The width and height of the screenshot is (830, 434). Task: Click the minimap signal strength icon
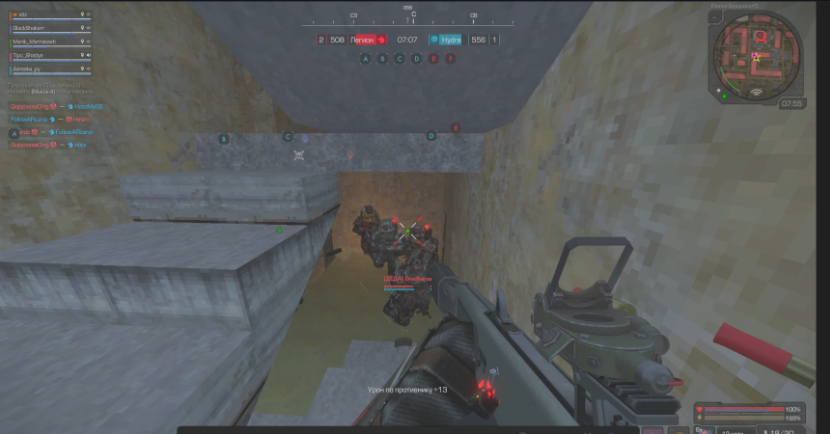click(x=757, y=93)
